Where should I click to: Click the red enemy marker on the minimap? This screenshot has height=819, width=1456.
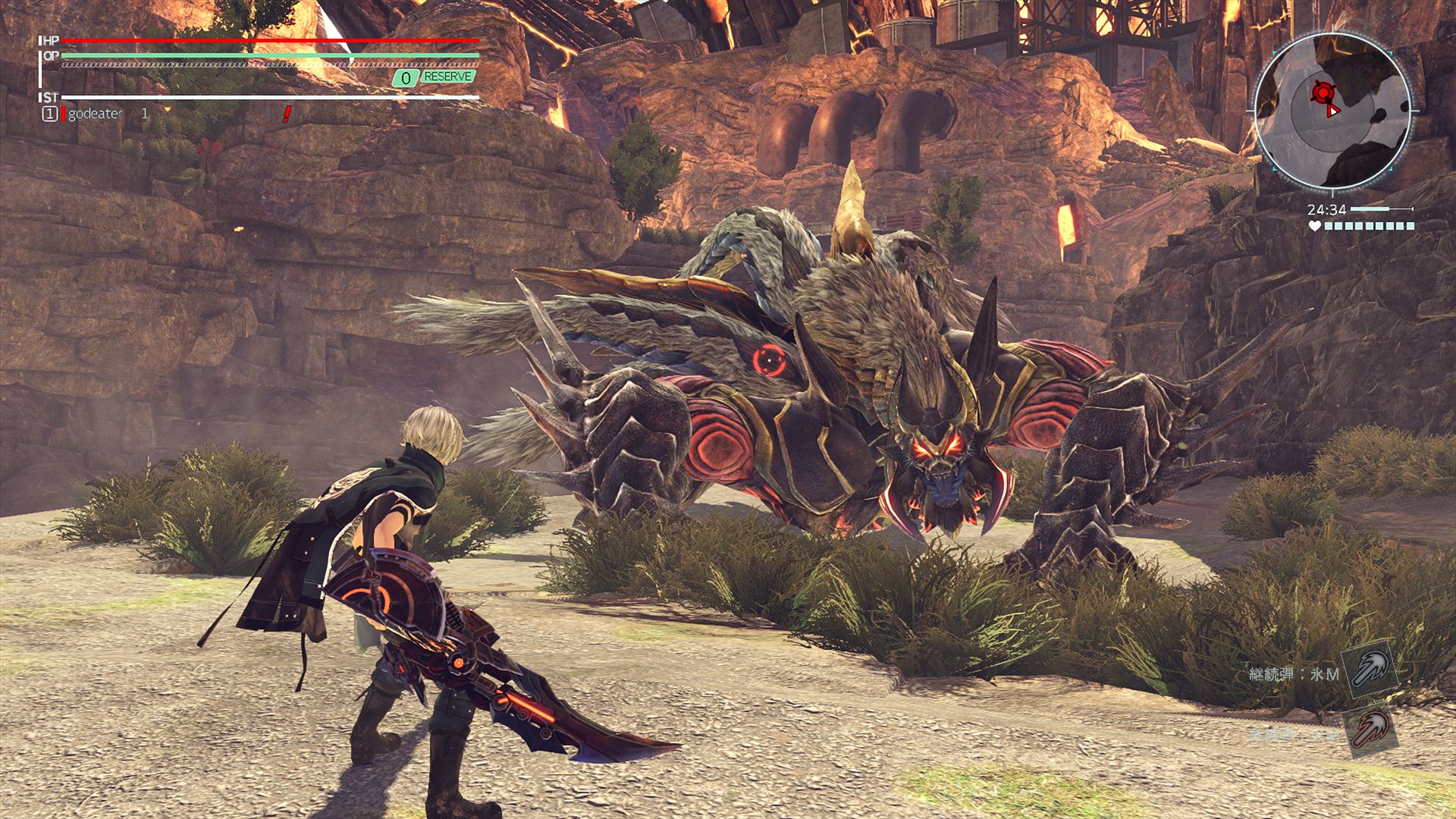pyautogui.click(x=1323, y=92)
